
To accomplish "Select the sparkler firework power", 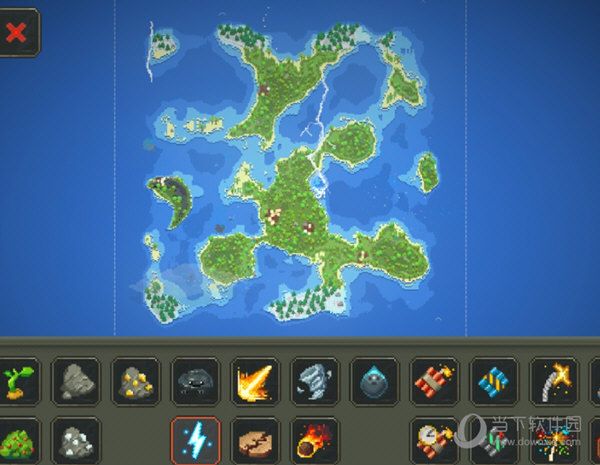I will 555,381.
